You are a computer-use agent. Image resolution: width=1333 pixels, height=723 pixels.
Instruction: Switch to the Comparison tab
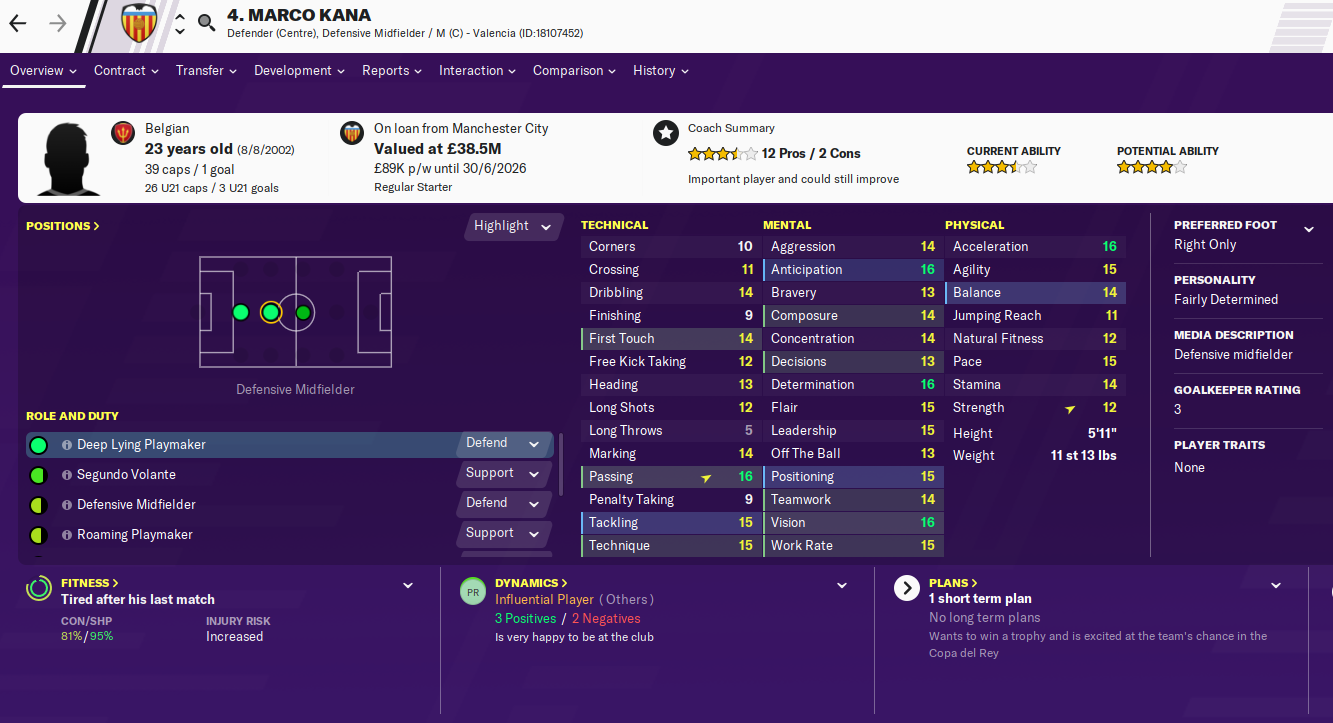[x=574, y=71]
